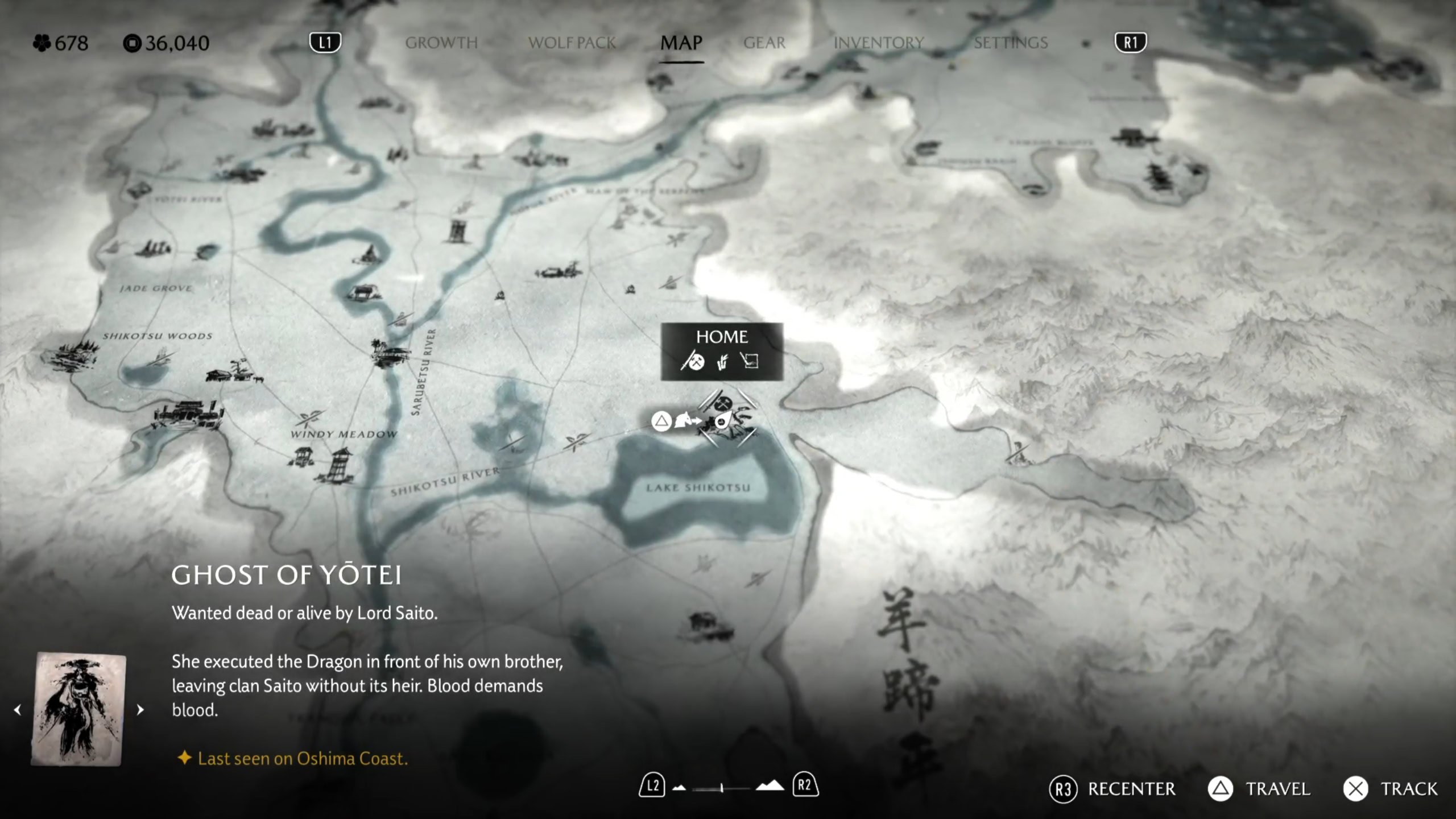Screen dimensions: 1456x819
Task: Open the Wolf Pack tab
Action: coord(572,43)
